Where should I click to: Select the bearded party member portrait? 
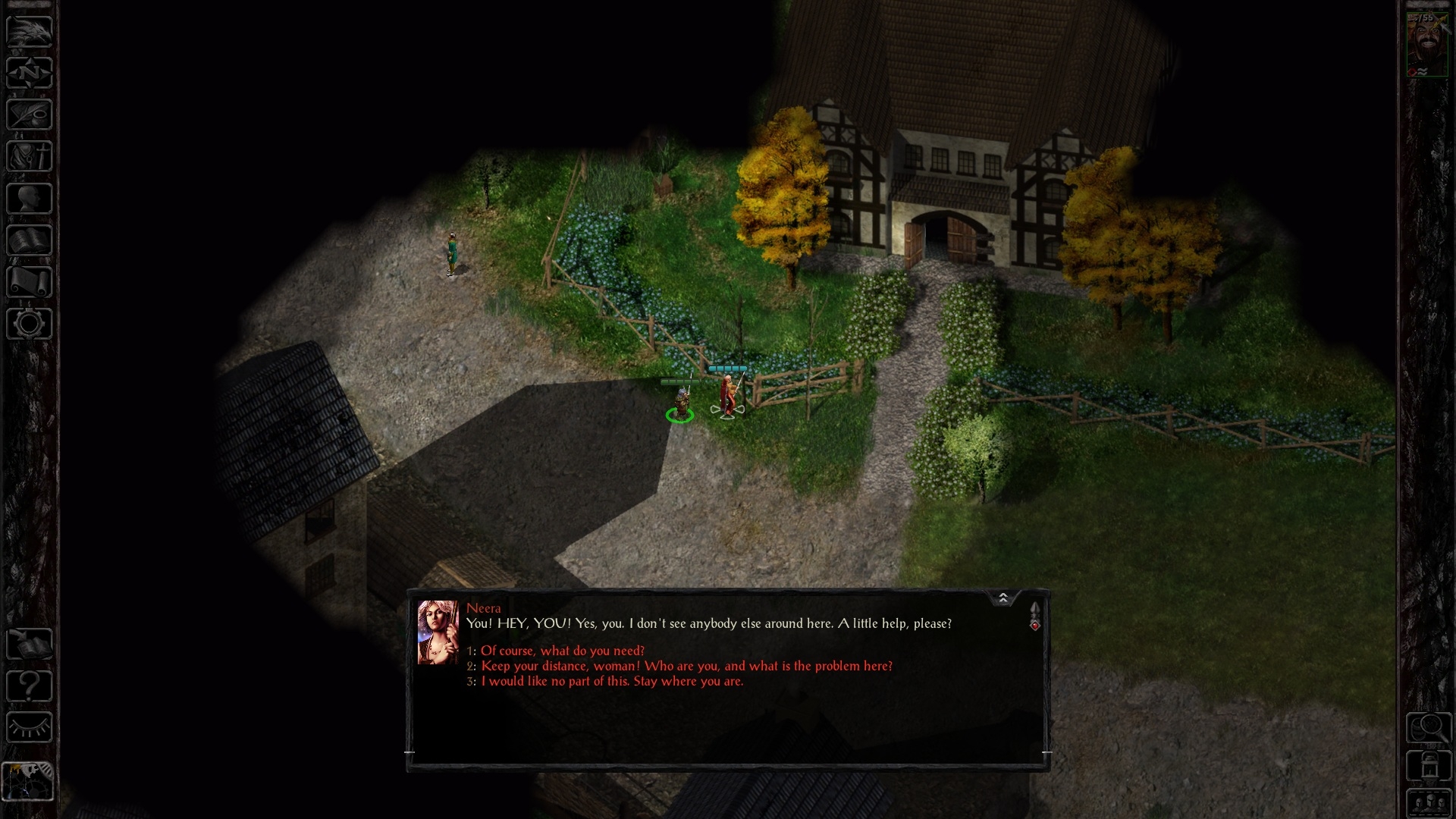tap(1427, 44)
